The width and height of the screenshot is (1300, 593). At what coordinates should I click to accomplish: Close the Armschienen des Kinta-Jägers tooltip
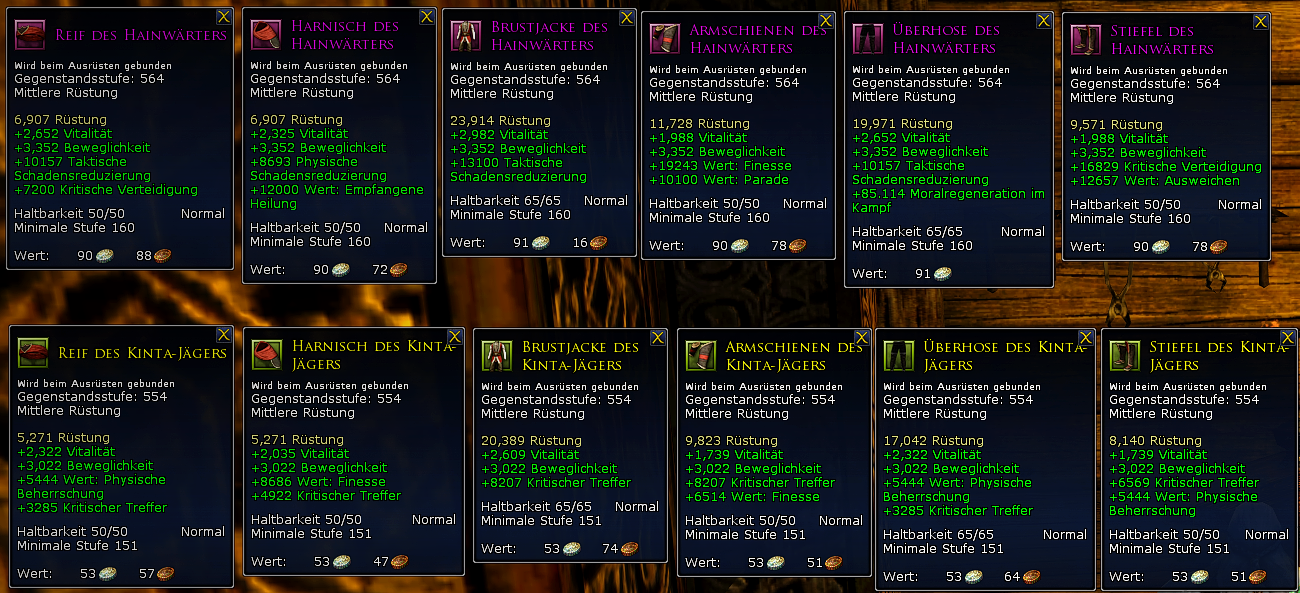pyautogui.click(x=861, y=337)
